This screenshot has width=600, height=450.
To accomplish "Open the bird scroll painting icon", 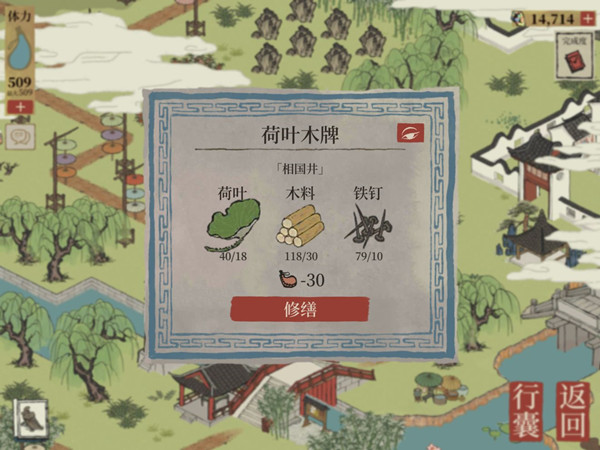I will coord(31,417).
